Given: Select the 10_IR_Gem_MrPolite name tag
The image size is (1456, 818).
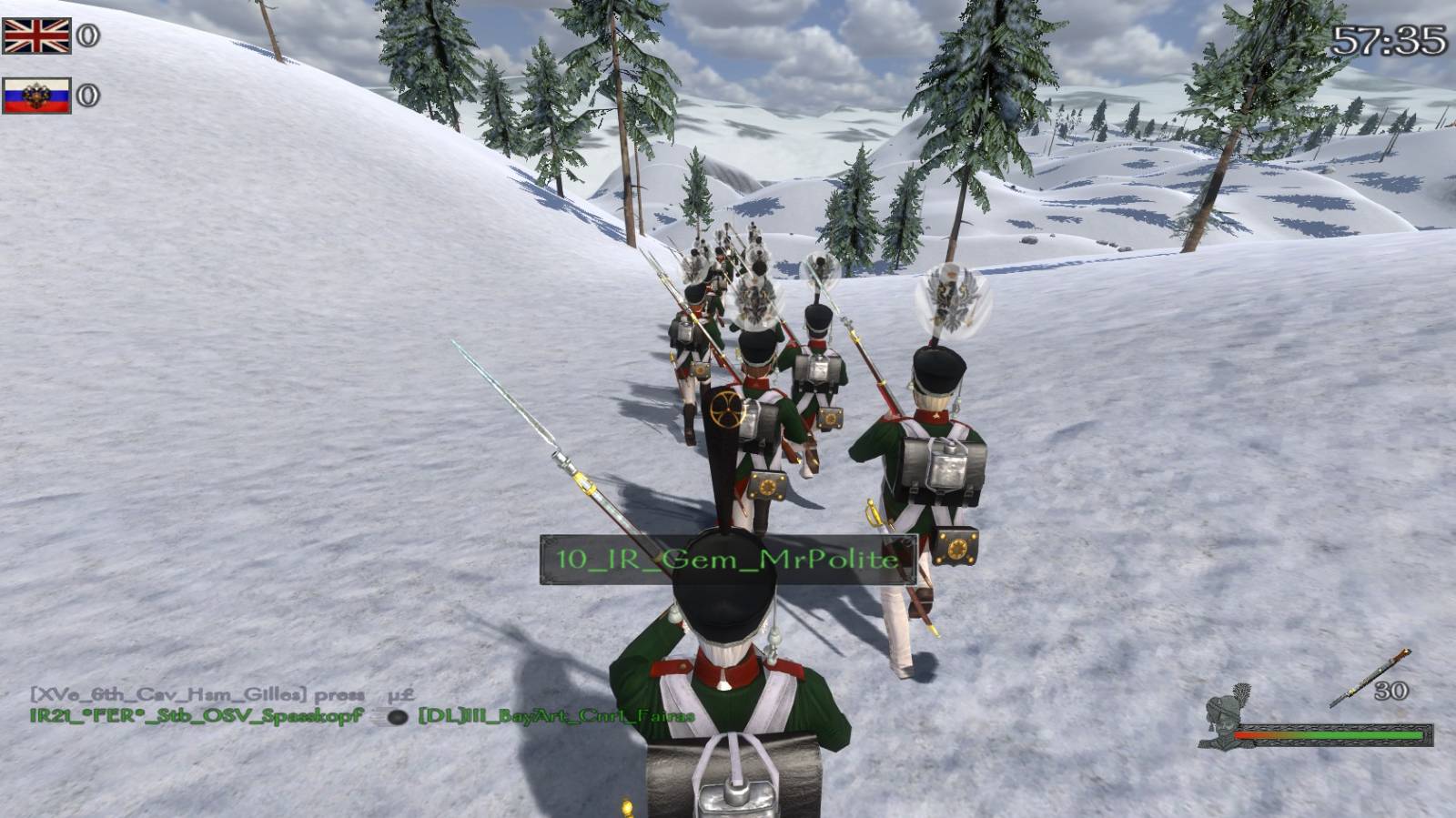Looking at the screenshot, I should (728, 559).
